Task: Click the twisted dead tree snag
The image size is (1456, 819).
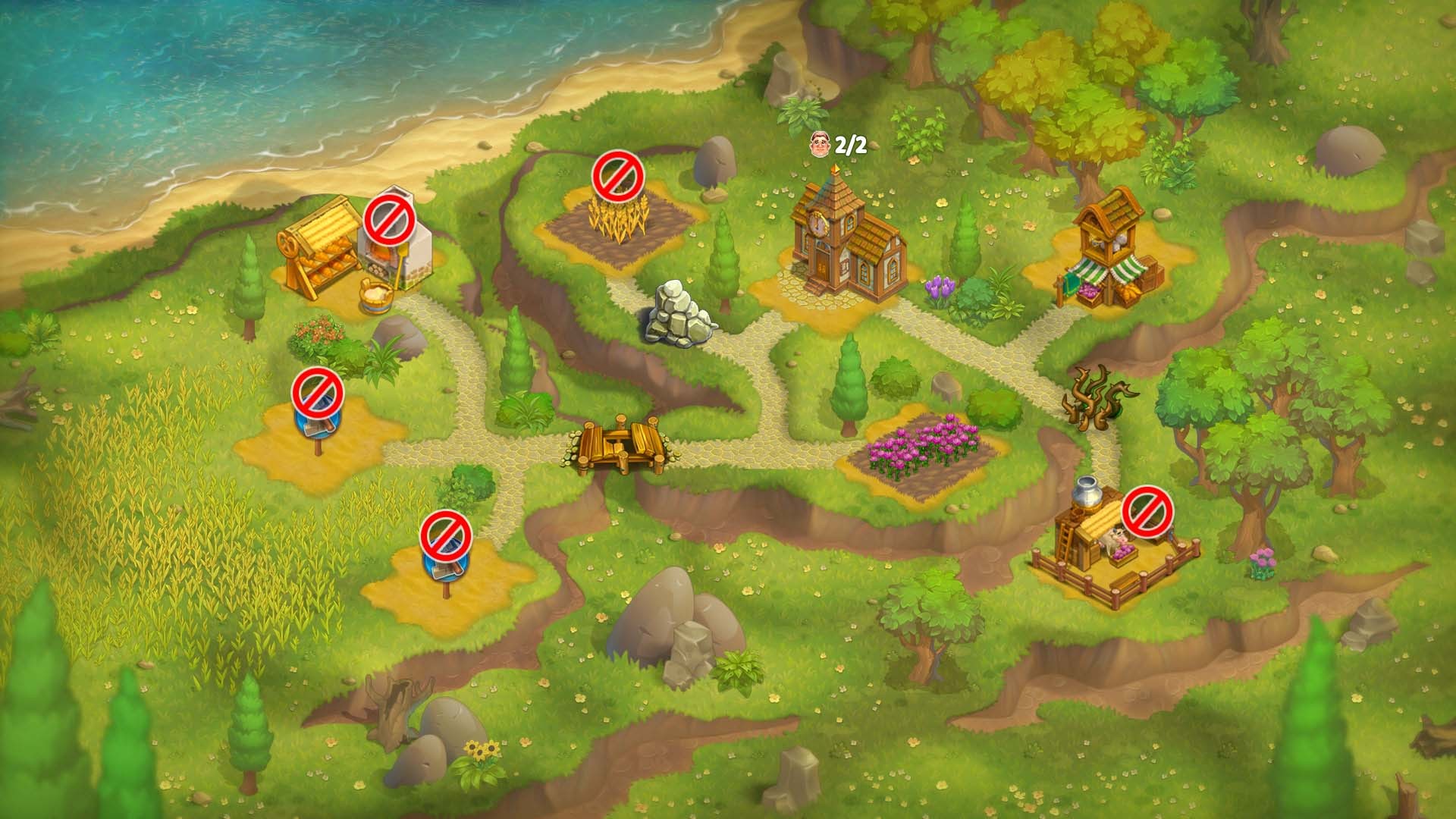Action: coord(1098,398)
